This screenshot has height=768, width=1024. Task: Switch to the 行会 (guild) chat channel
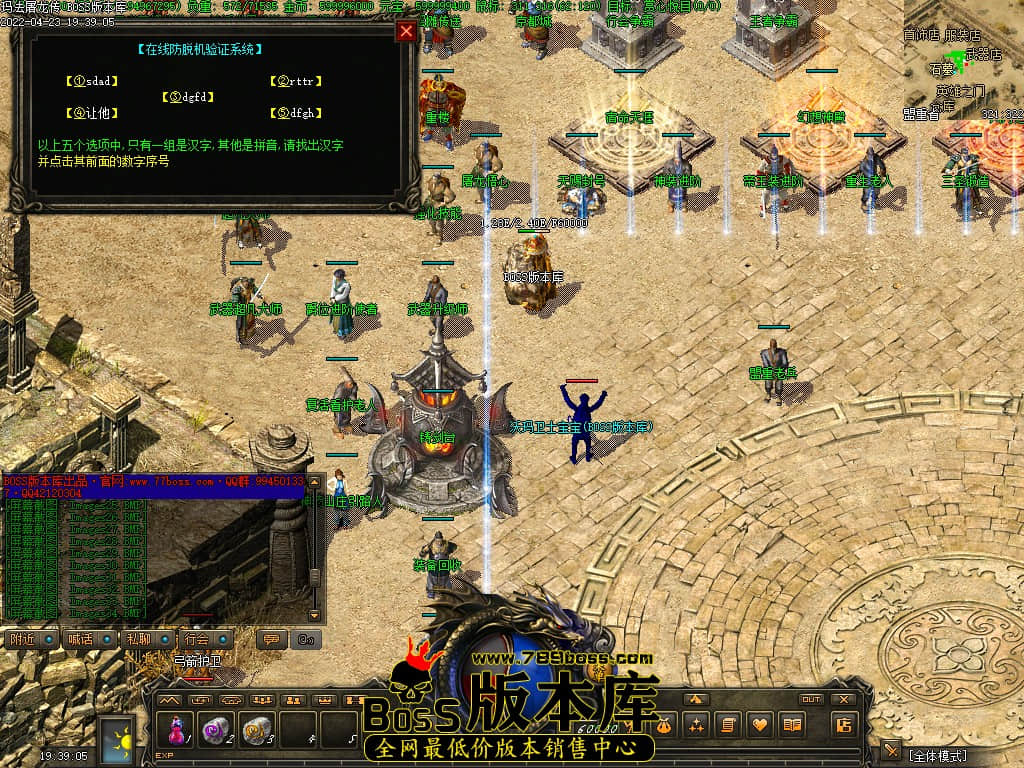tap(203, 639)
